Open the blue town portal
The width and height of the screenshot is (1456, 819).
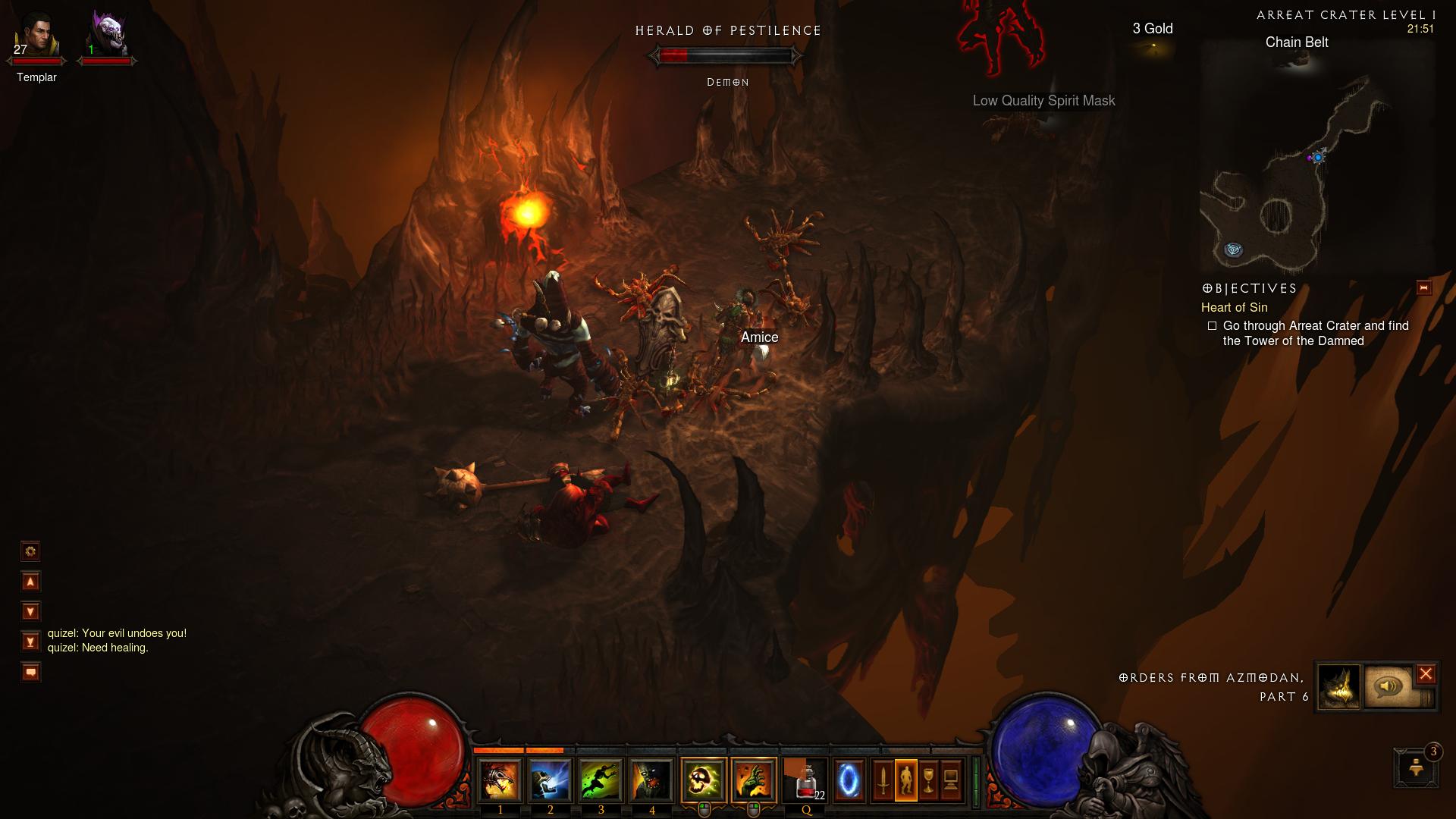click(x=849, y=780)
